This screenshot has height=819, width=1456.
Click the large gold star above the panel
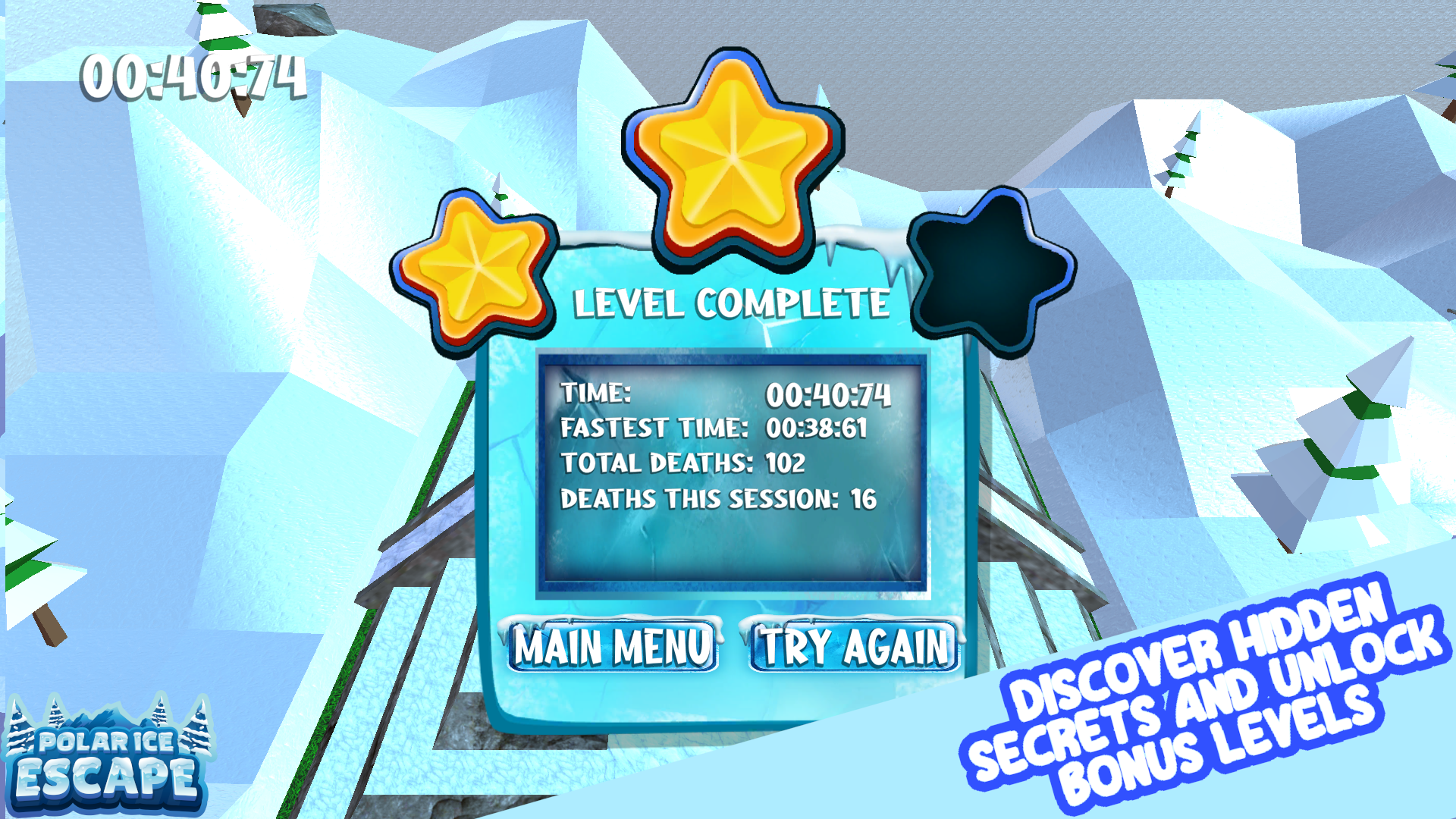pos(732,159)
